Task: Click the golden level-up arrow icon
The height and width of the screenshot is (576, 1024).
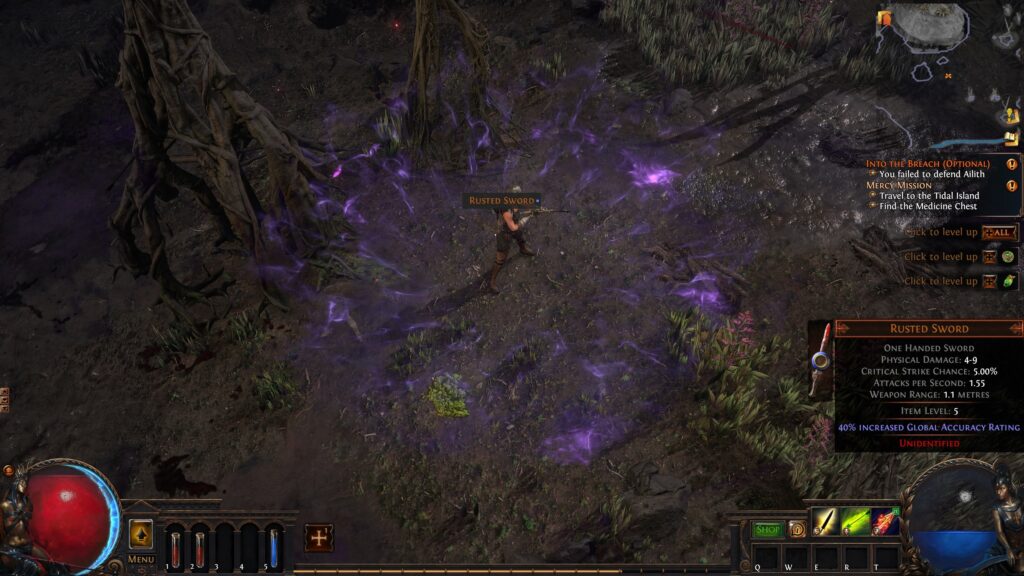Action: click(x=141, y=534)
